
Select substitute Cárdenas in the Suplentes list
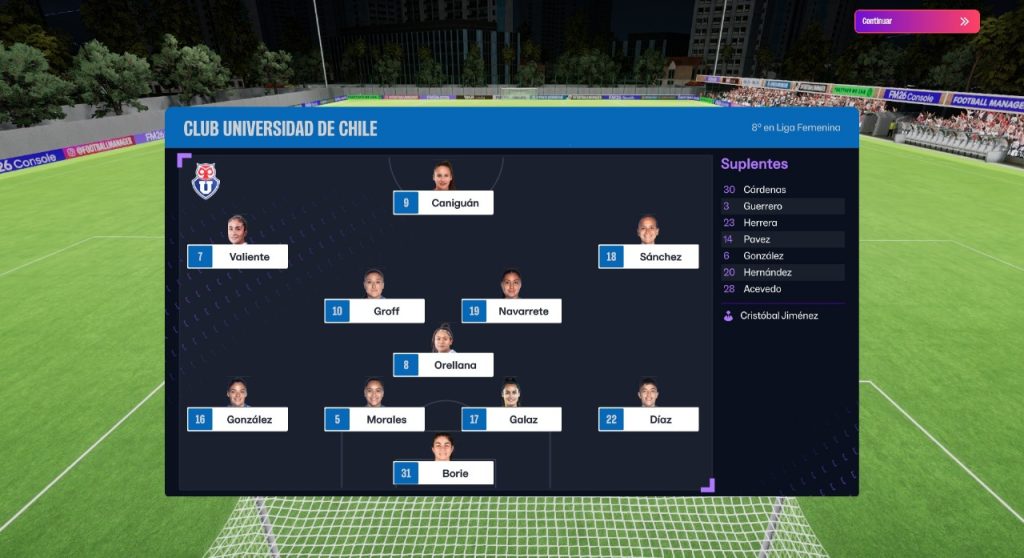pos(765,190)
